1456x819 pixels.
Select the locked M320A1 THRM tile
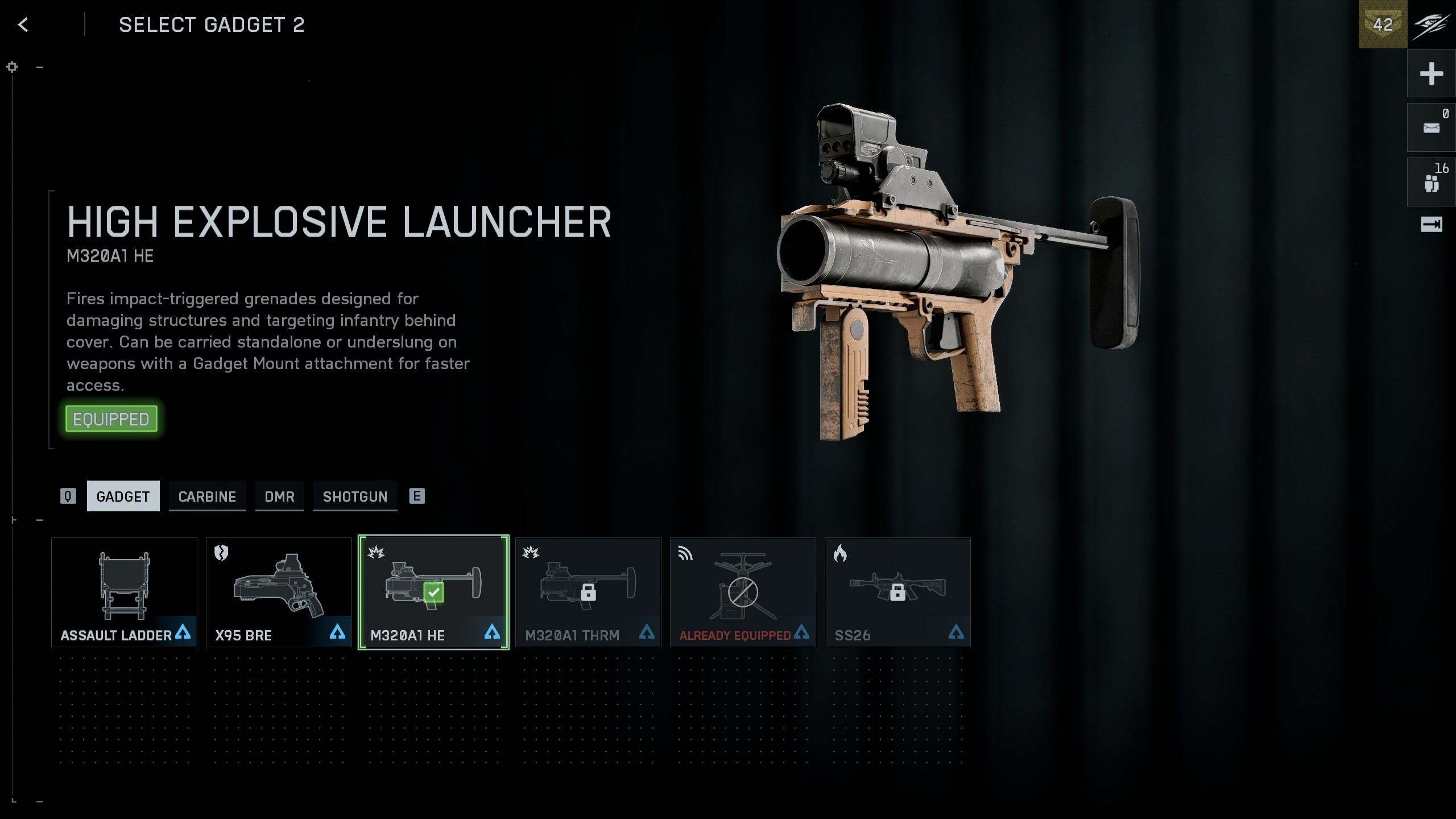[588, 592]
